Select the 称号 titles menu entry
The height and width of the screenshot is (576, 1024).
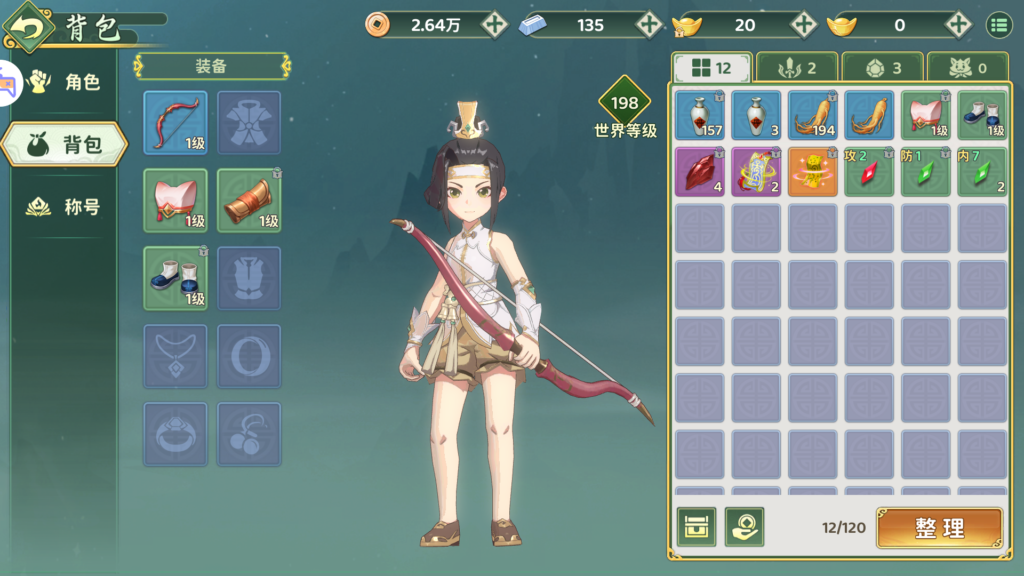(x=65, y=208)
